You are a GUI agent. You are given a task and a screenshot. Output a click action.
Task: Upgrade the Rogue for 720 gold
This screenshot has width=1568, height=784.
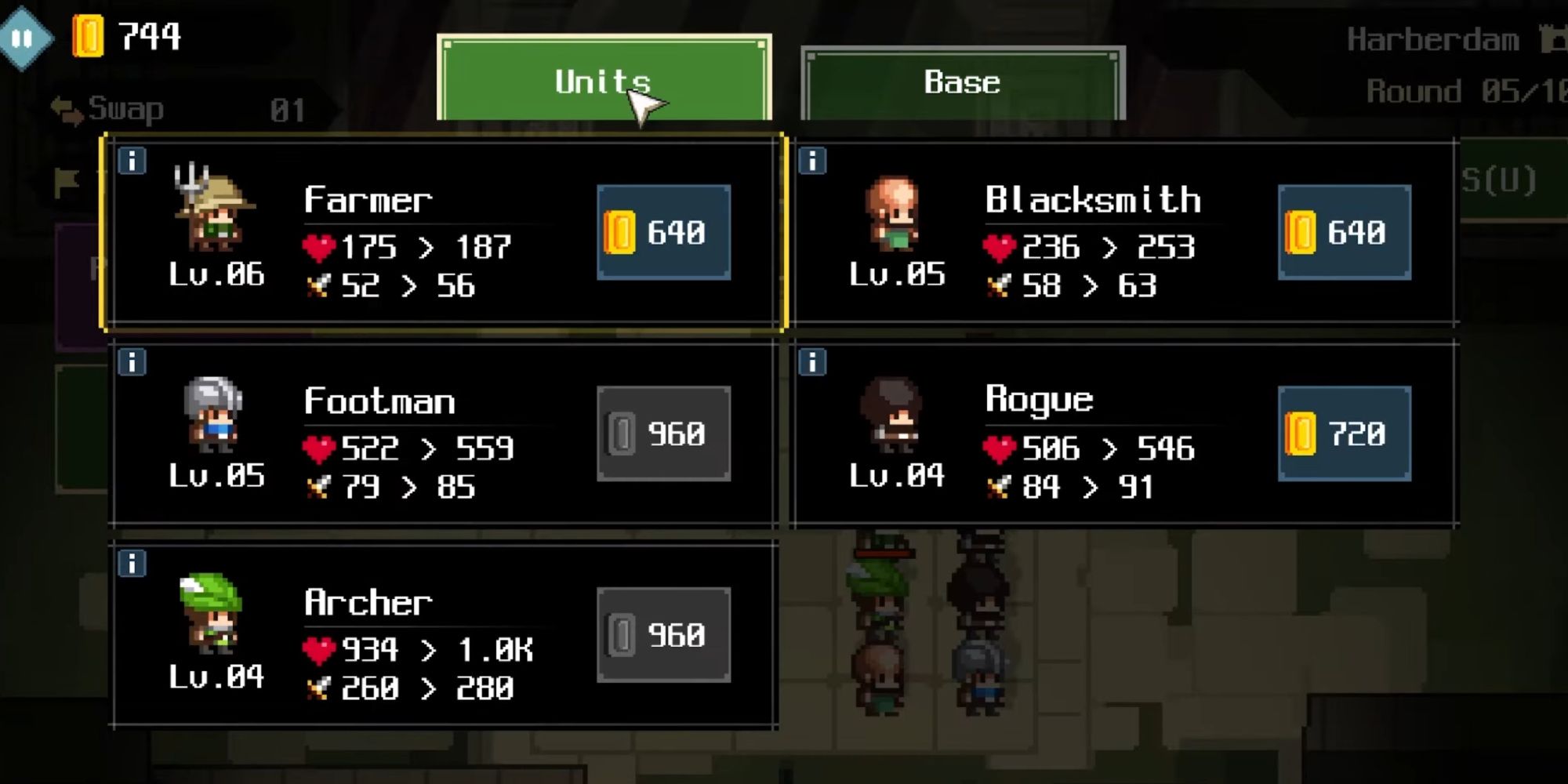coord(1344,433)
